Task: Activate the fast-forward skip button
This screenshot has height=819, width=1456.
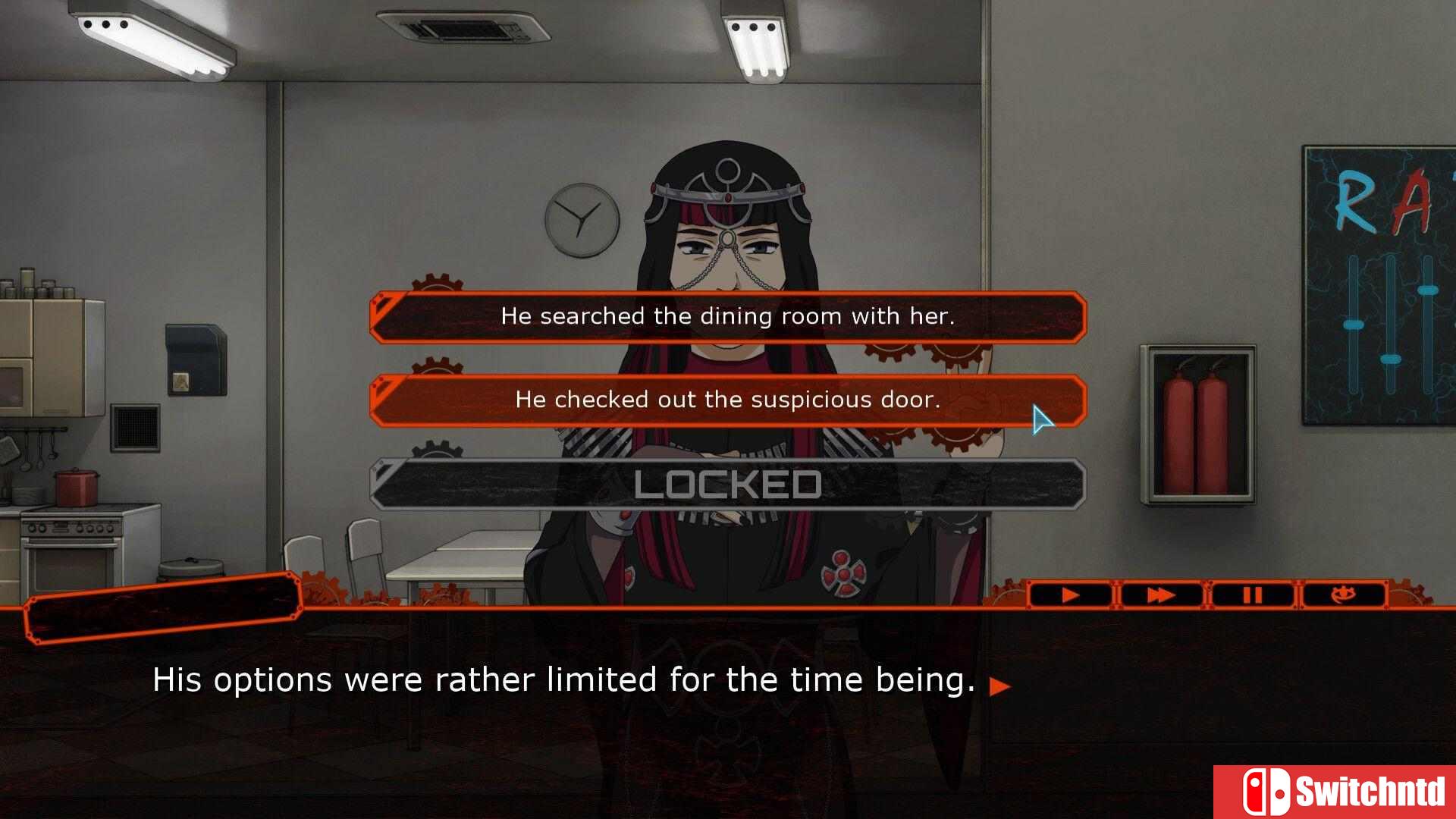Action: point(1160,595)
